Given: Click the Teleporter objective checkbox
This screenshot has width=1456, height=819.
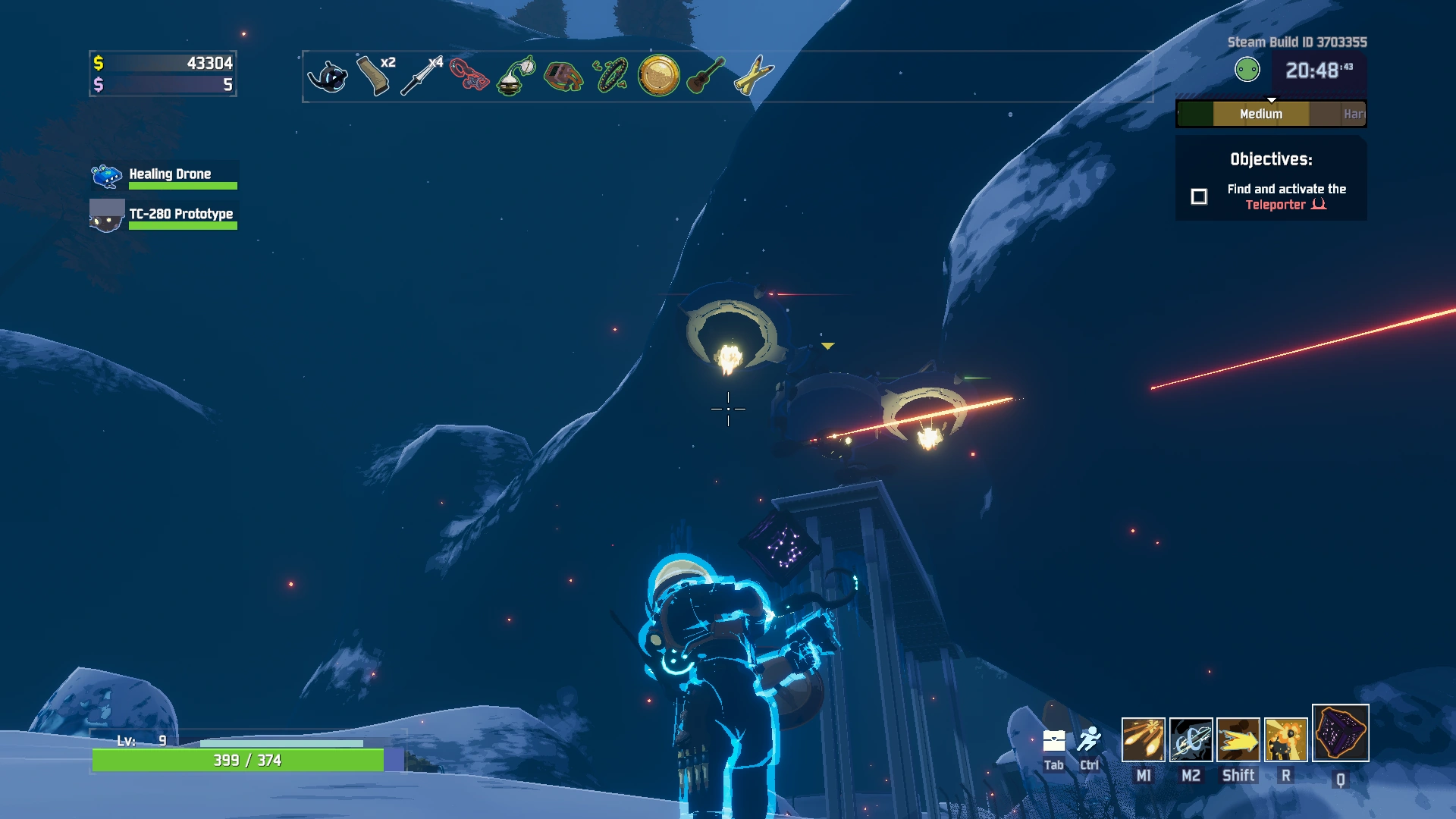Looking at the screenshot, I should (x=1199, y=197).
